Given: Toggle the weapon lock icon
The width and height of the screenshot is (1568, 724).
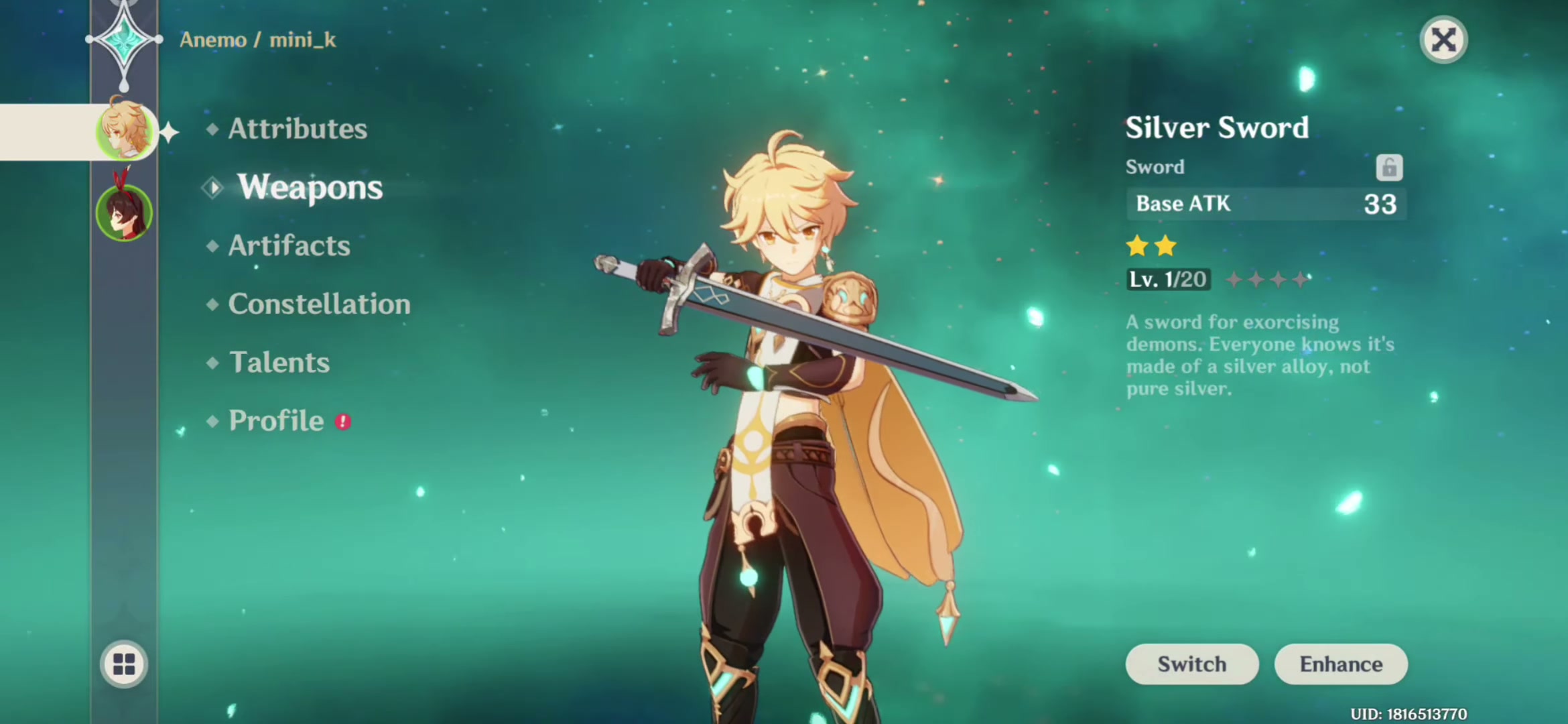Looking at the screenshot, I should [x=1389, y=168].
